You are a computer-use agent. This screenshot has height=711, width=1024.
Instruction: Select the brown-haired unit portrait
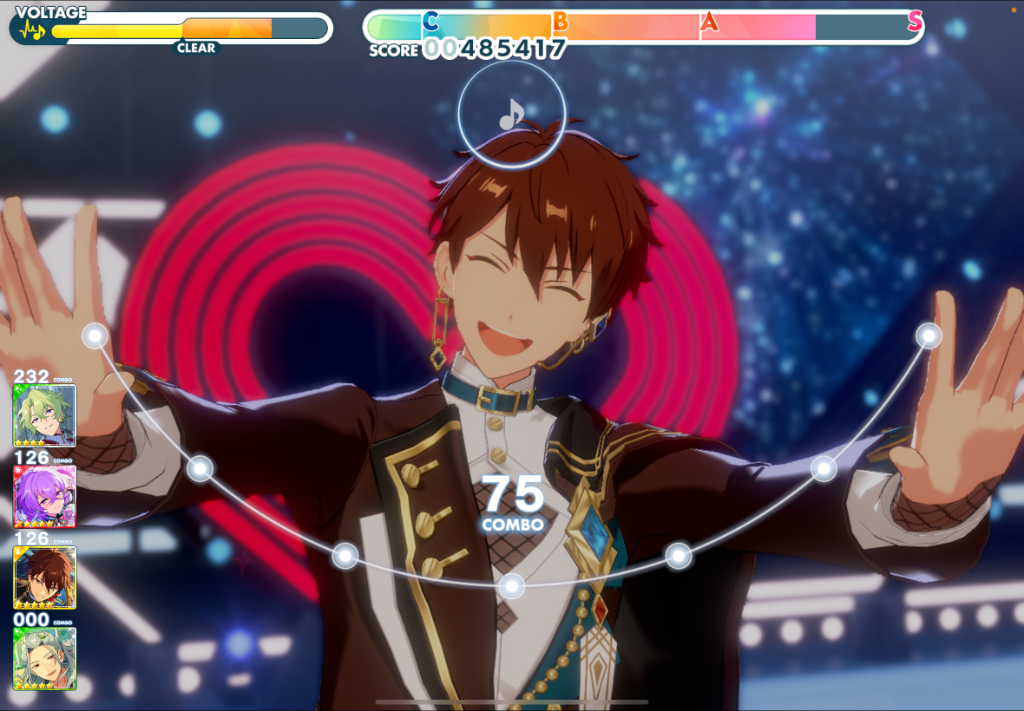click(x=44, y=577)
